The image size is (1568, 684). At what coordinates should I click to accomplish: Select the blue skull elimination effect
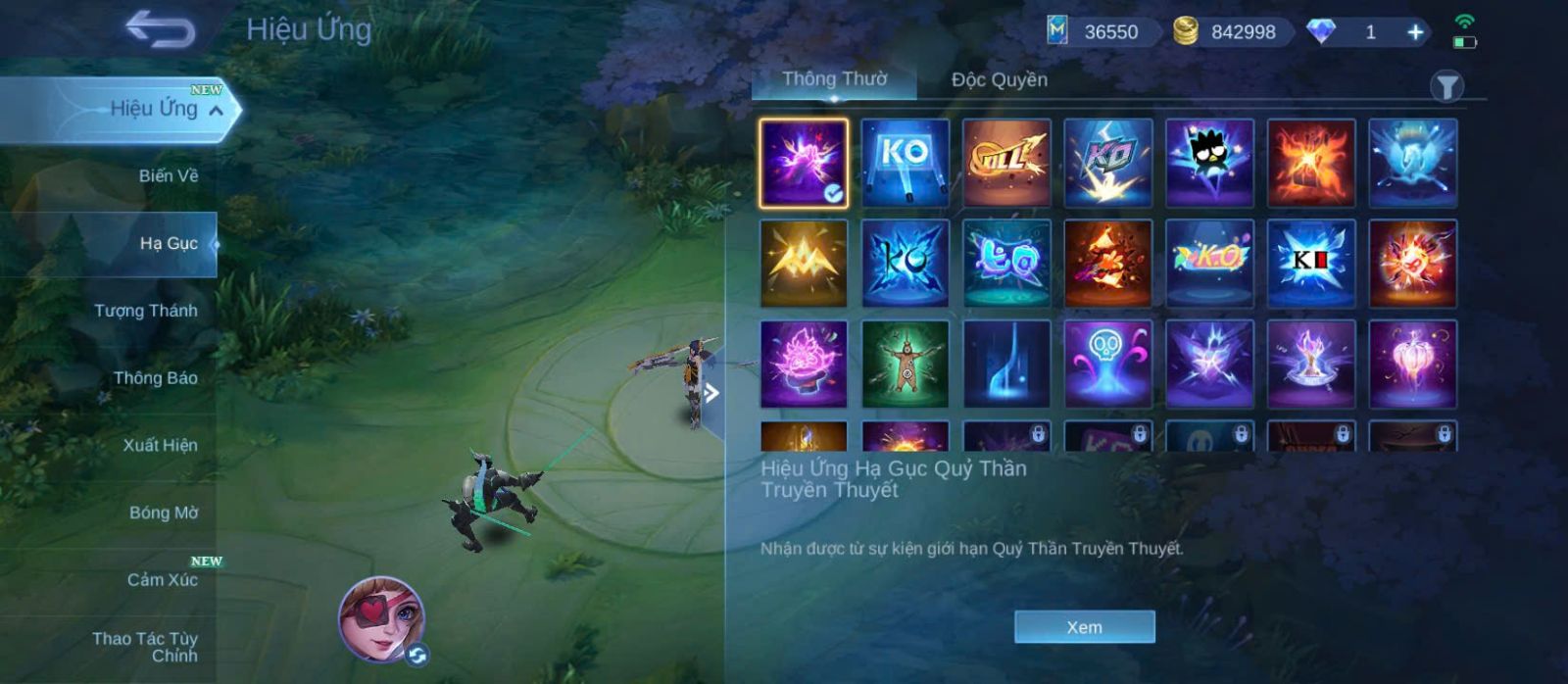click(1107, 364)
